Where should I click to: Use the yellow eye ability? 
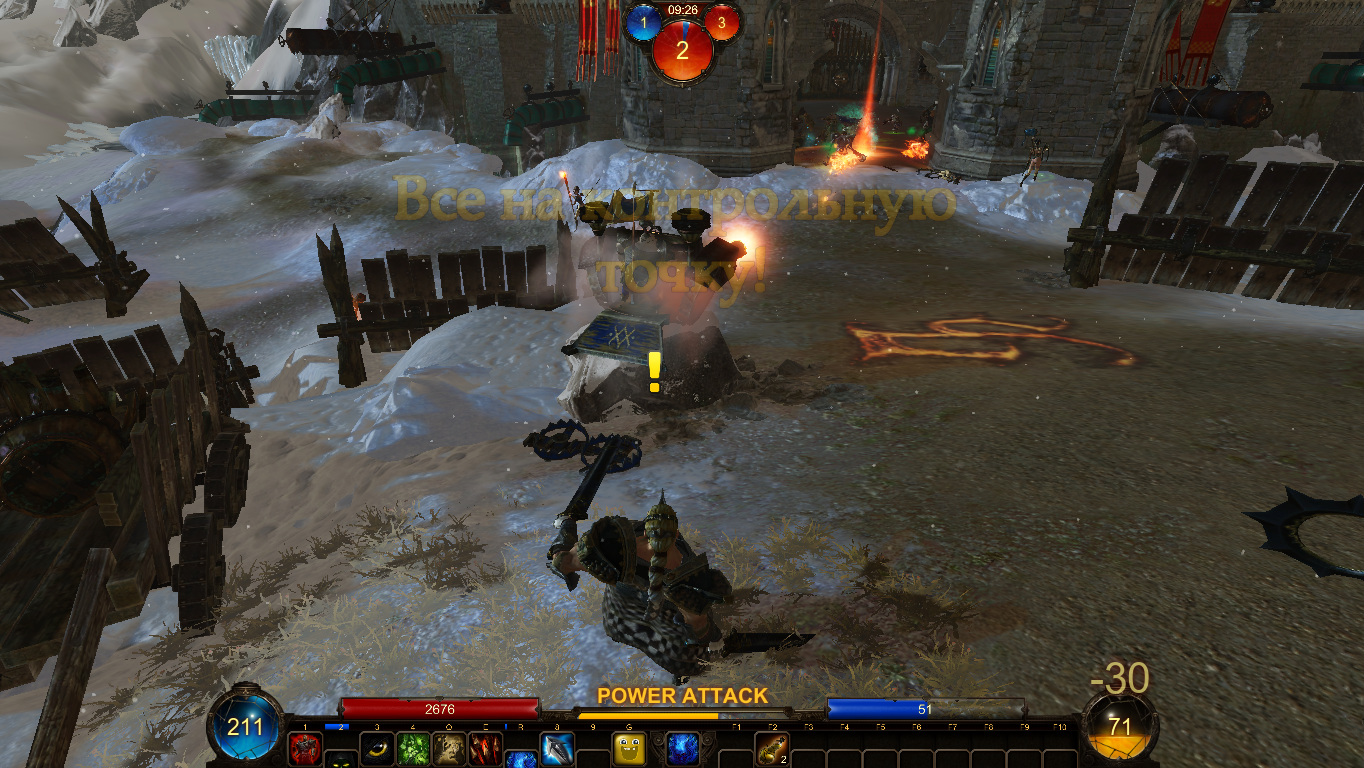click(x=377, y=748)
